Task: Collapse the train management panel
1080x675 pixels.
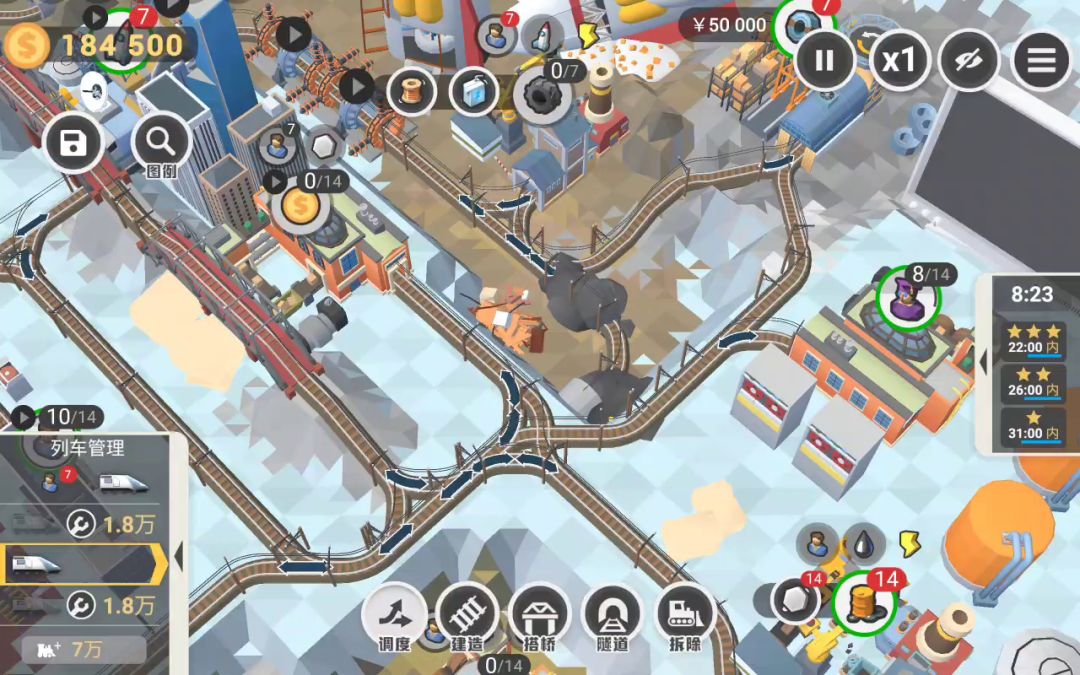Action: point(179,556)
